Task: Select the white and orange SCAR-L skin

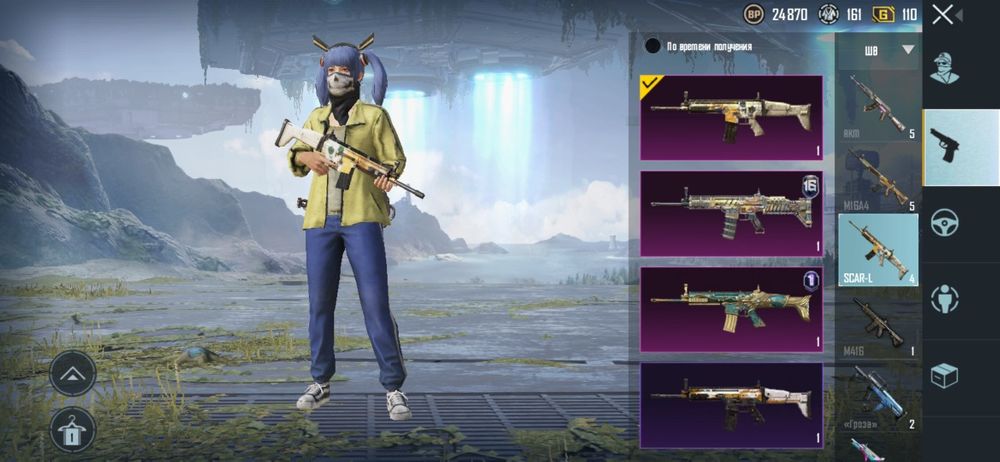Action: point(731,404)
